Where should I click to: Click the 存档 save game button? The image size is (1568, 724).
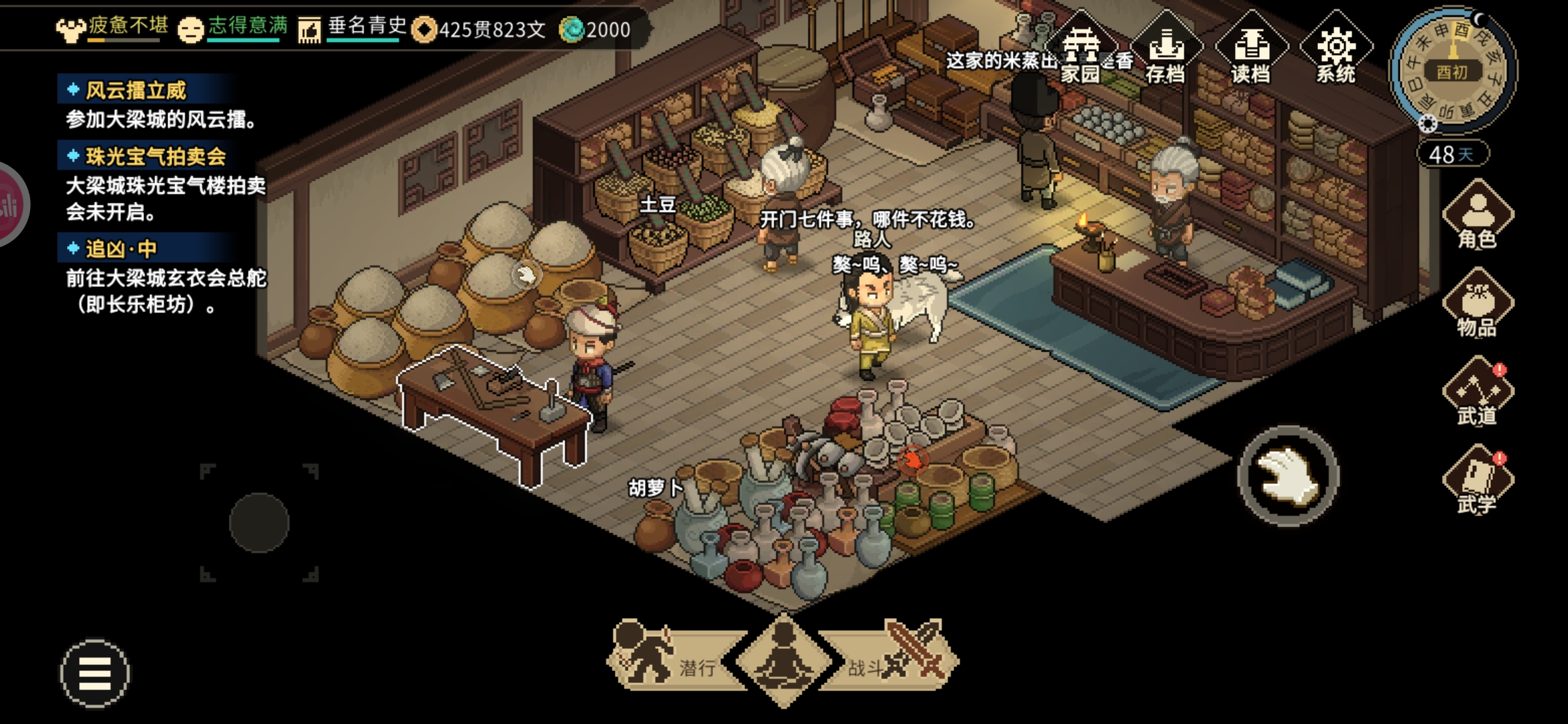pyautogui.click(x=1166, y=52)
